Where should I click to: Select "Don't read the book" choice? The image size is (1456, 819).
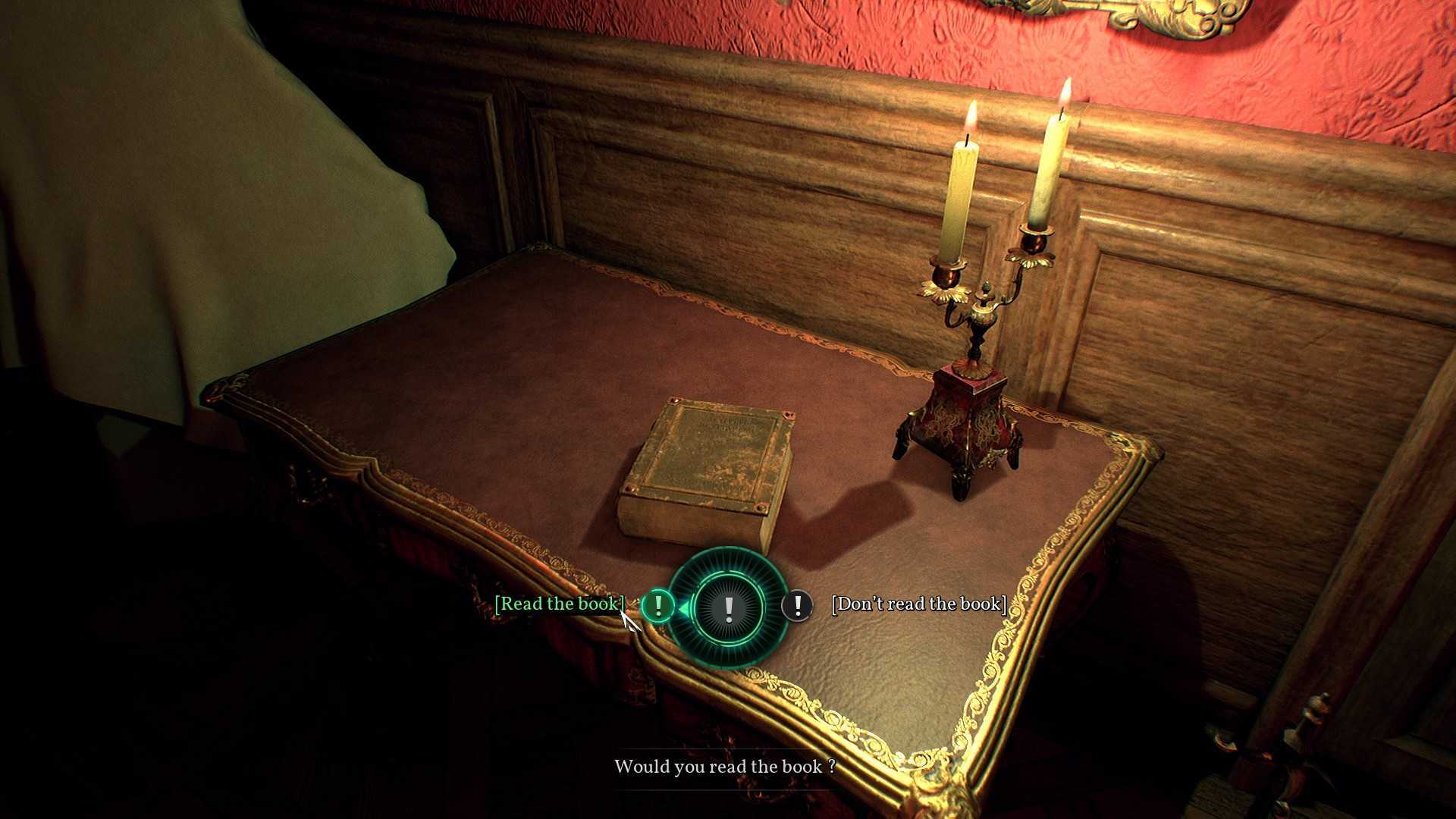click(x=918, y=604)
